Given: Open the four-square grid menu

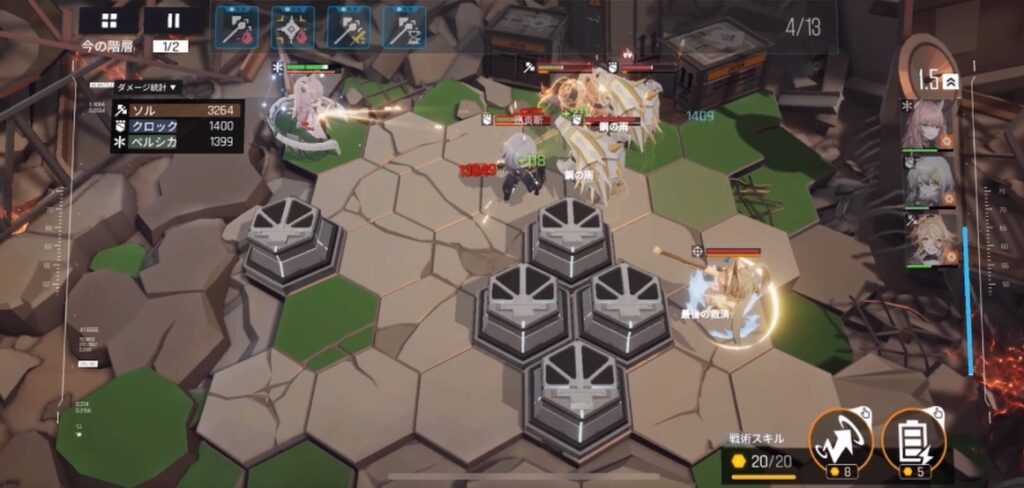Looking at the screenshot, I should [110, 20].
